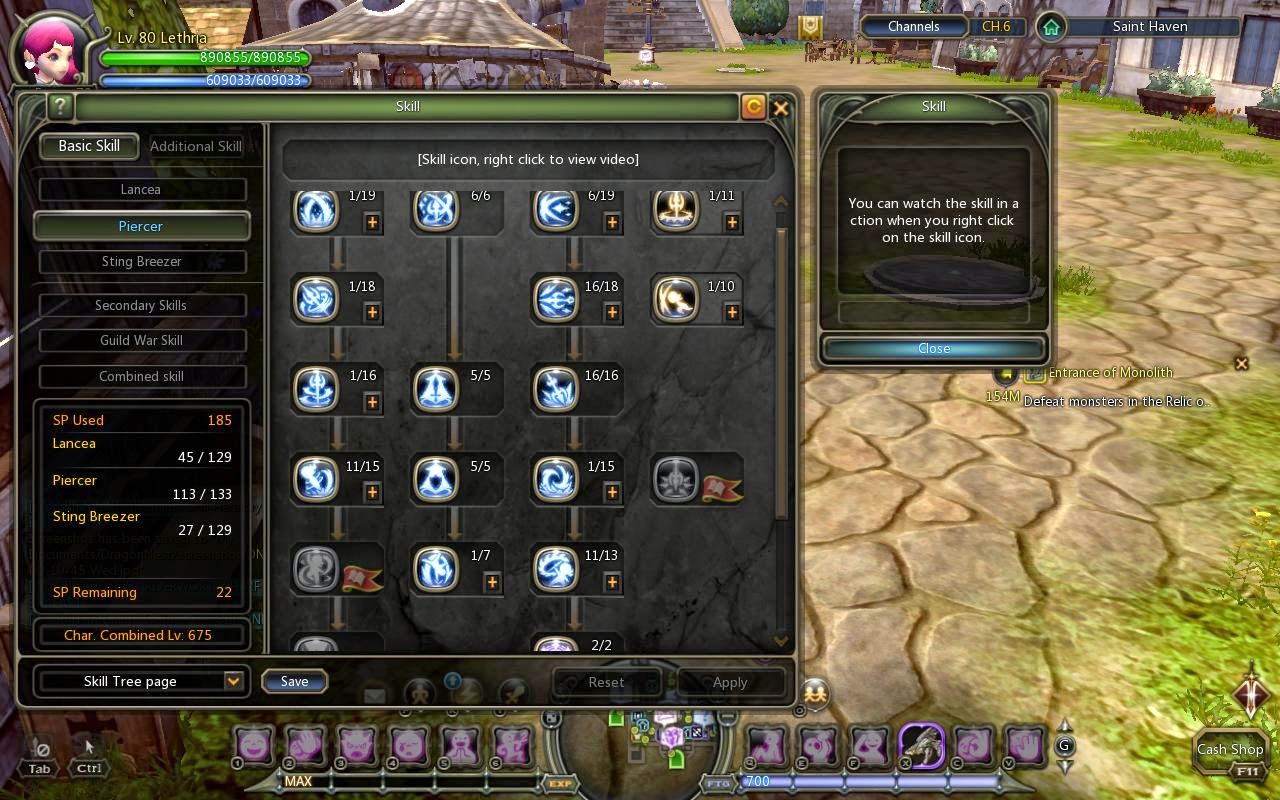The image size is (1280, 800).
Task: Open the Skill Tree page dropdown
Action: 233,681
